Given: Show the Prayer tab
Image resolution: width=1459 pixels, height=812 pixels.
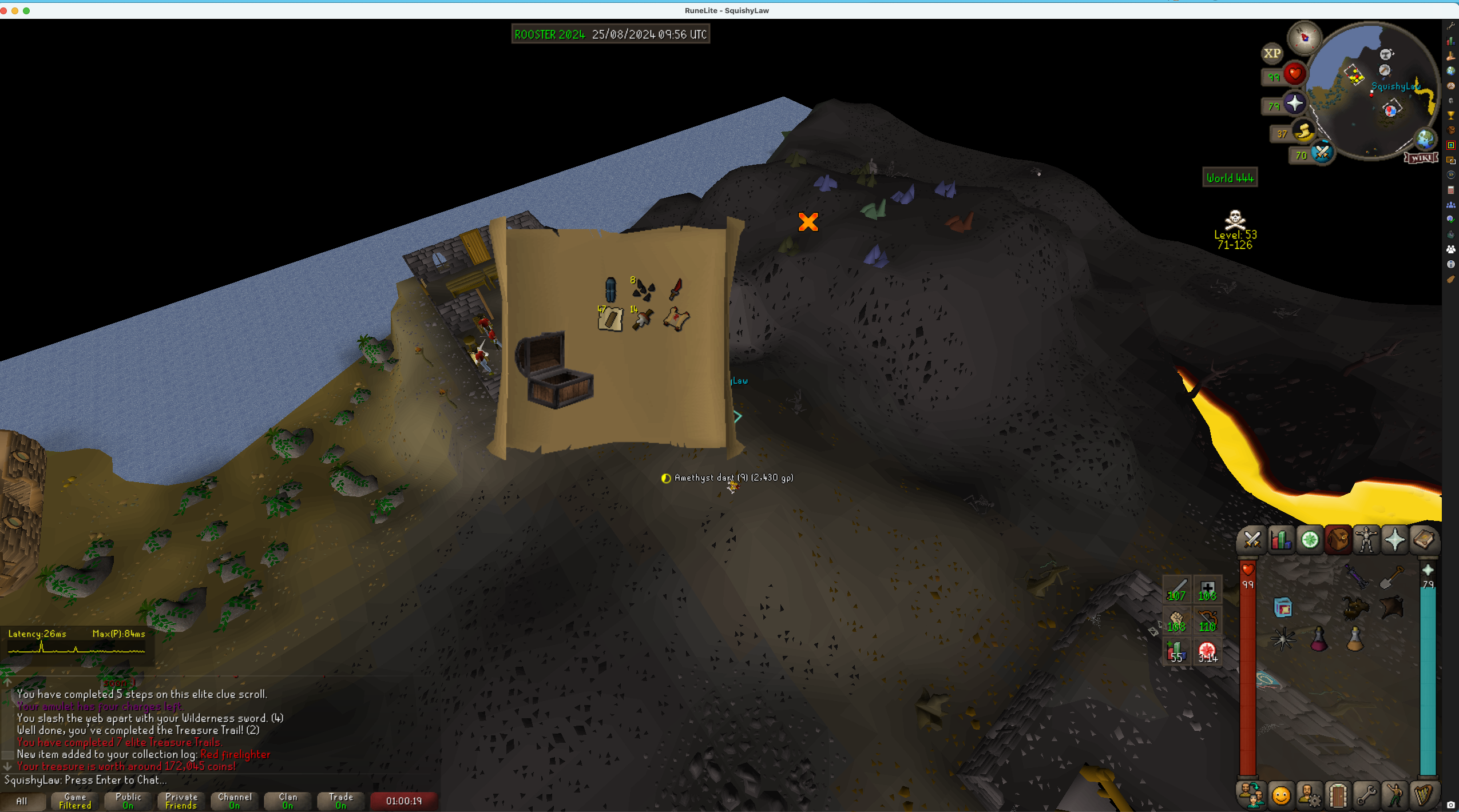Looking at the screenshot, I should coord(1395,540).
